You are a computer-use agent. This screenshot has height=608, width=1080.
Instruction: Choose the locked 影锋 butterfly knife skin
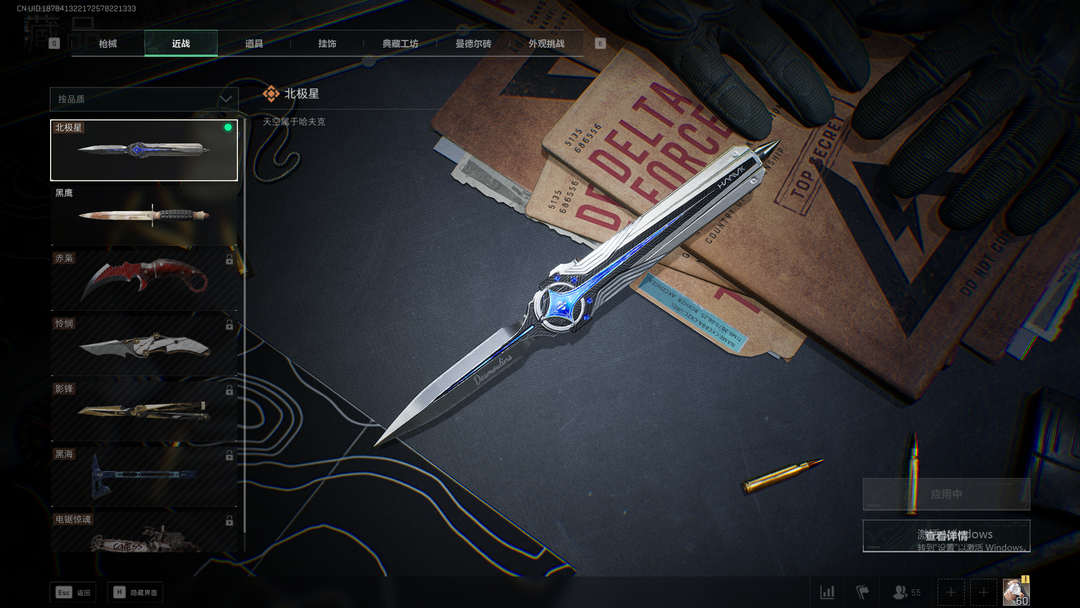tap(144, 409)
